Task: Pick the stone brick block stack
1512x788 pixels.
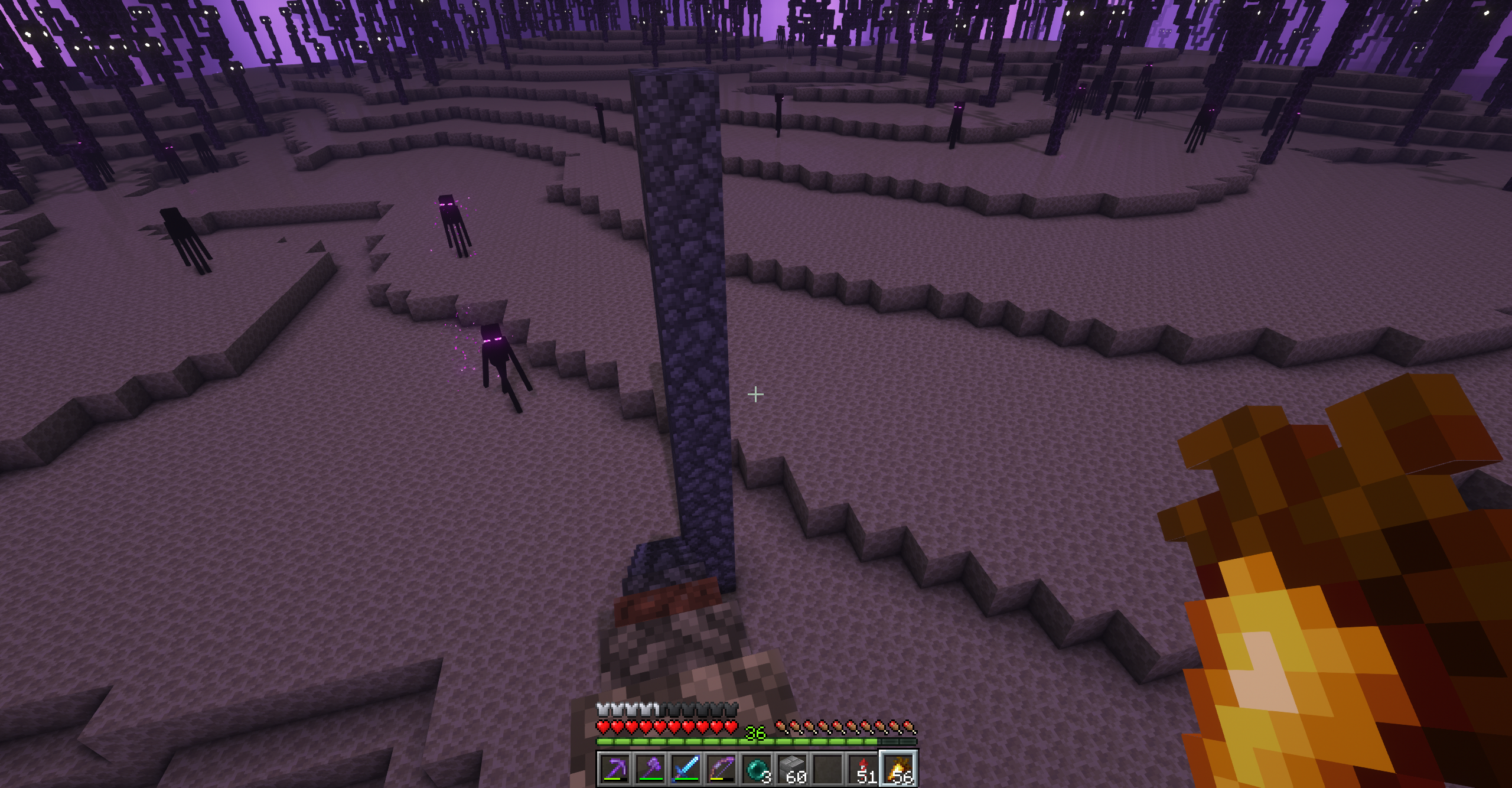Action: [792, 769]
